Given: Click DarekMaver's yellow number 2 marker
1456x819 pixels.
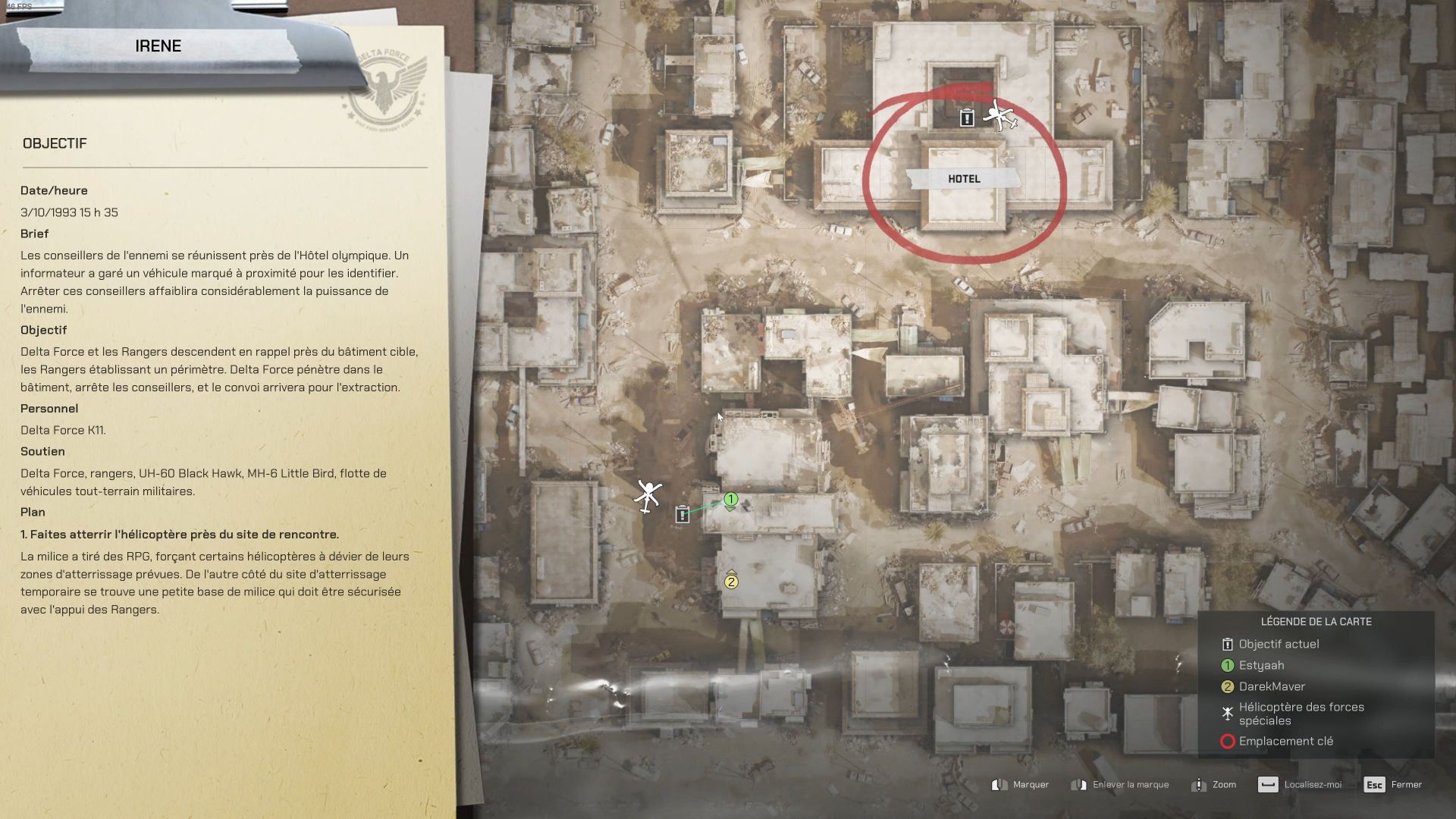Looking at the screenshot, I should pos(731,582).
